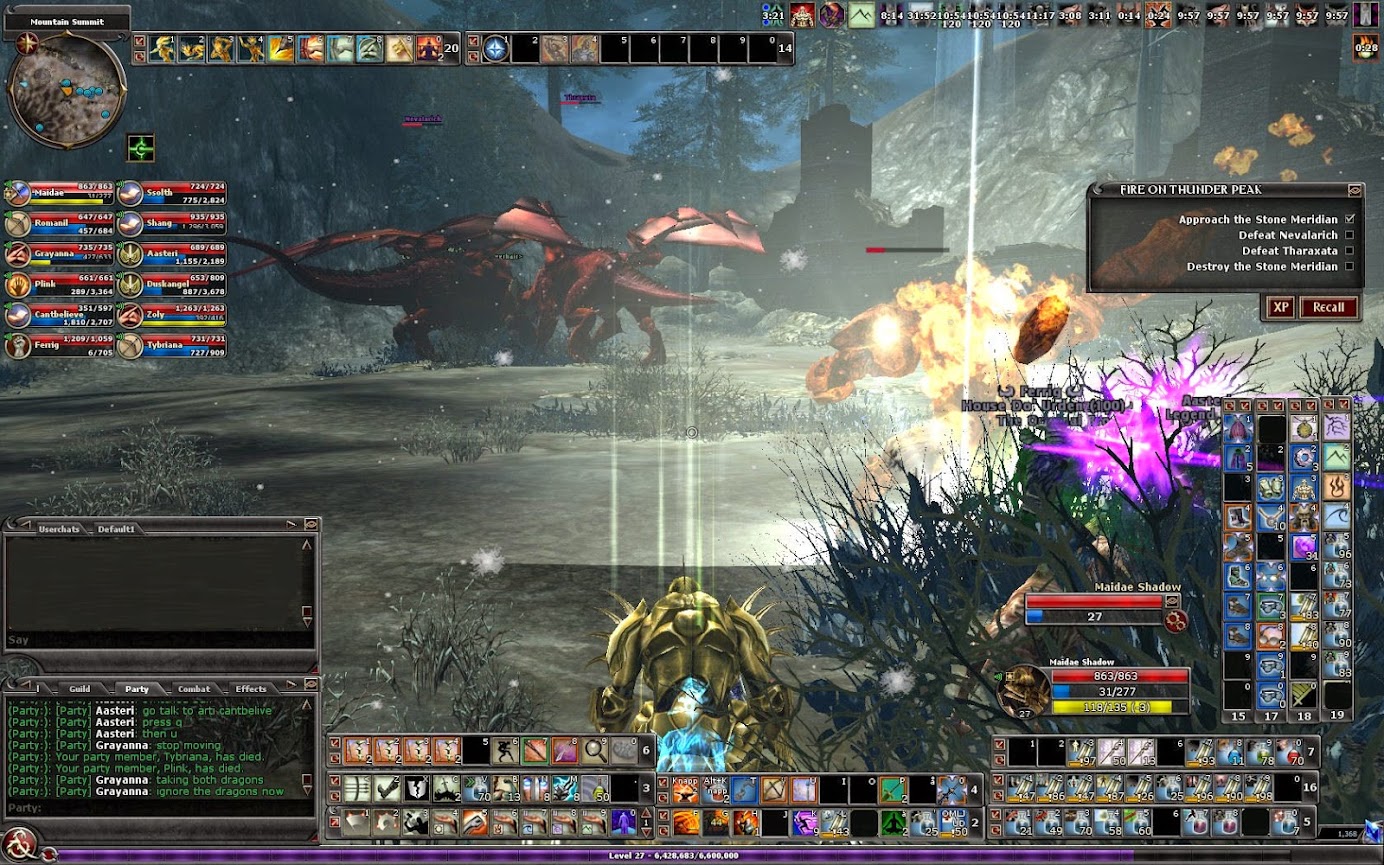Open the Effects chat tab
Screen dimensions: 1384x865
pyautogui.click(x=250, y=688)
